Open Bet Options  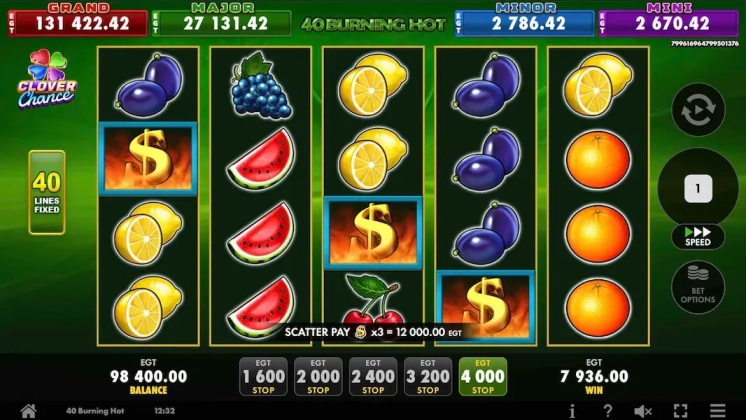698,285
